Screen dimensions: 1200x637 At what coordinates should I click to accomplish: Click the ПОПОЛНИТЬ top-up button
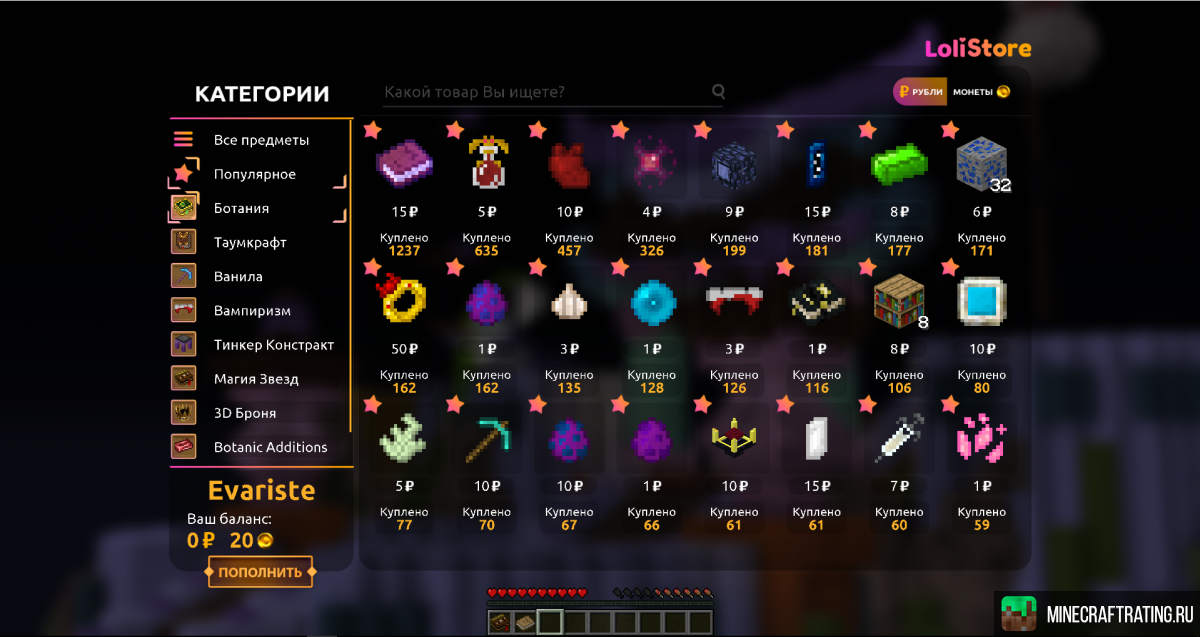pos(260,572)
